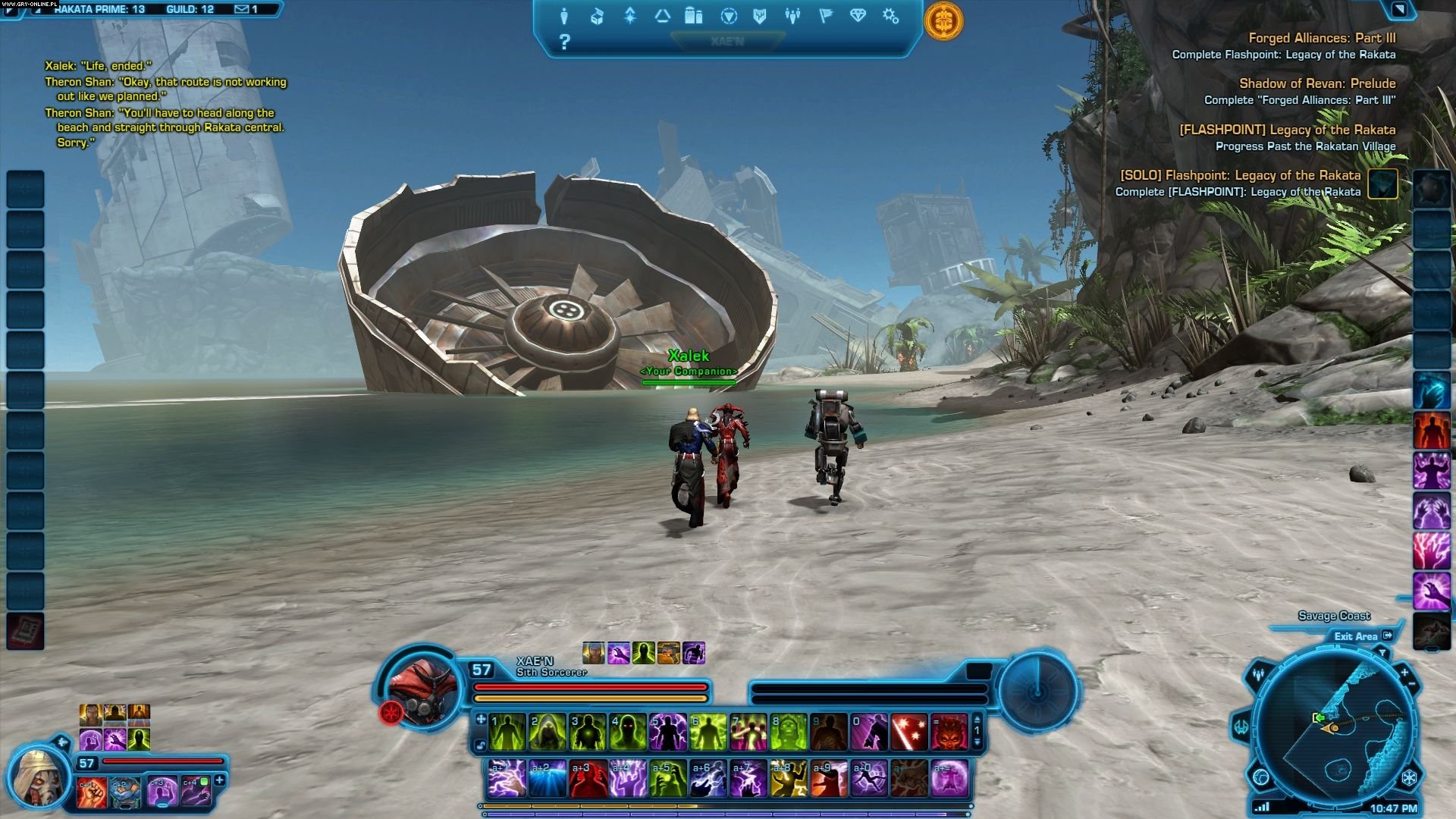Select Xalek's companion portrait
Viewport: 1456px width, 819px height.
(36, 776)
